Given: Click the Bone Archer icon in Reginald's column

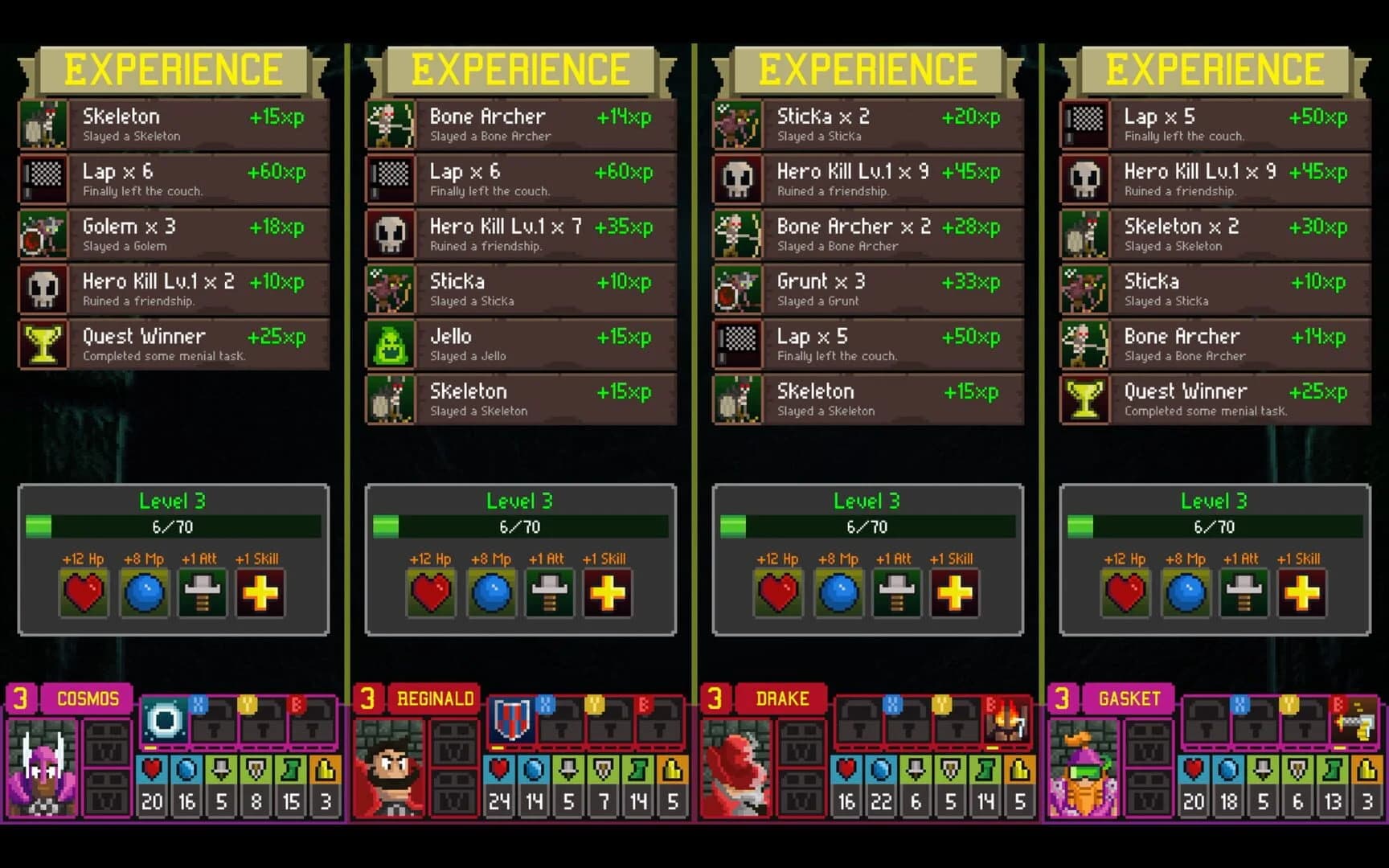Looking at the screenshot, I should coord(391,124).
